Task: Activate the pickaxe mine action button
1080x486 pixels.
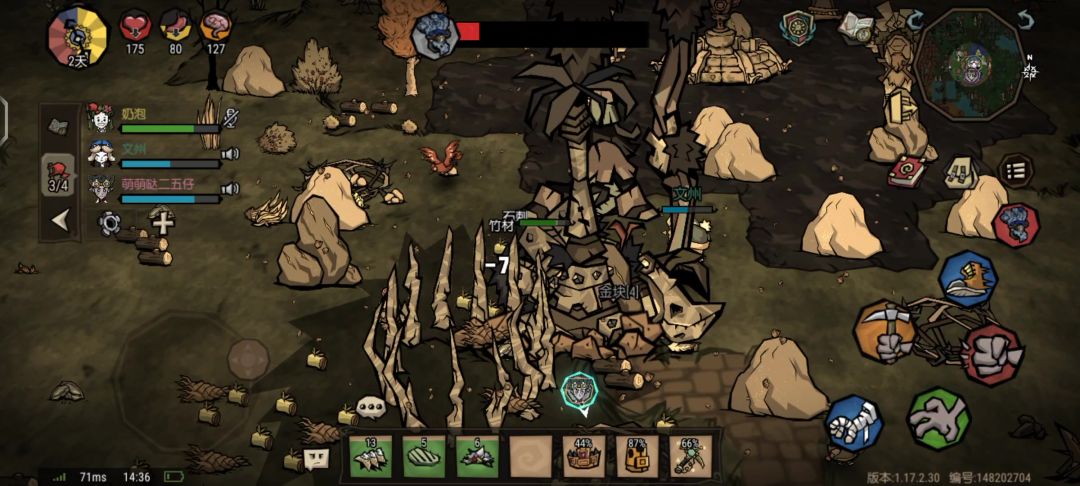Action: tap(885, 332)
